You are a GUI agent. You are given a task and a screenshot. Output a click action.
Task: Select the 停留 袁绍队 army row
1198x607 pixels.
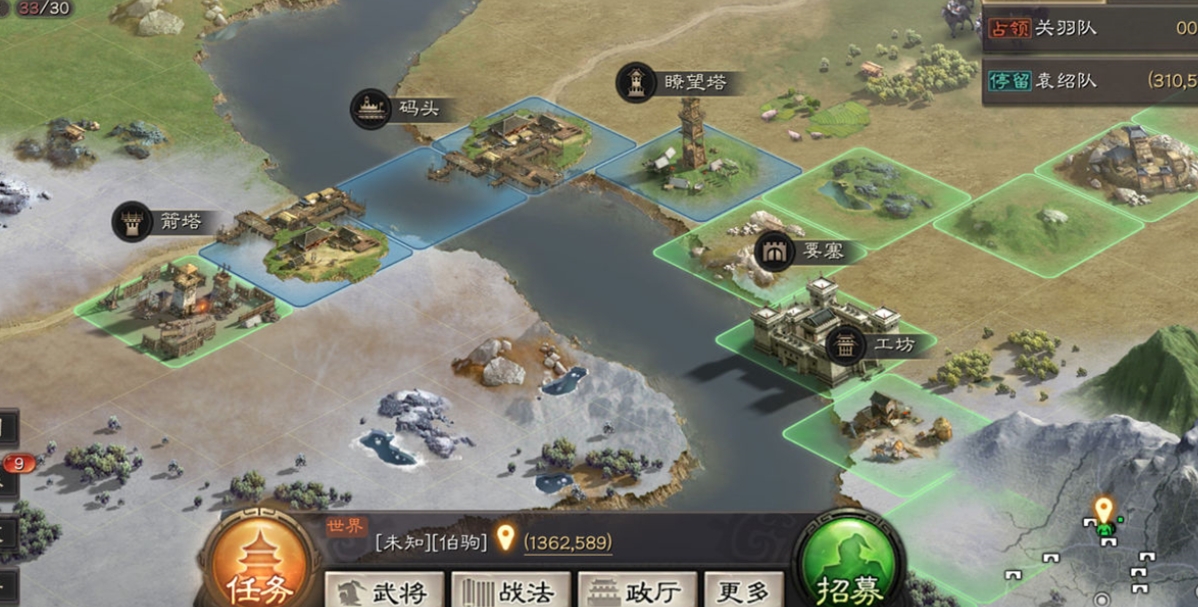(x=1090, y=81)
